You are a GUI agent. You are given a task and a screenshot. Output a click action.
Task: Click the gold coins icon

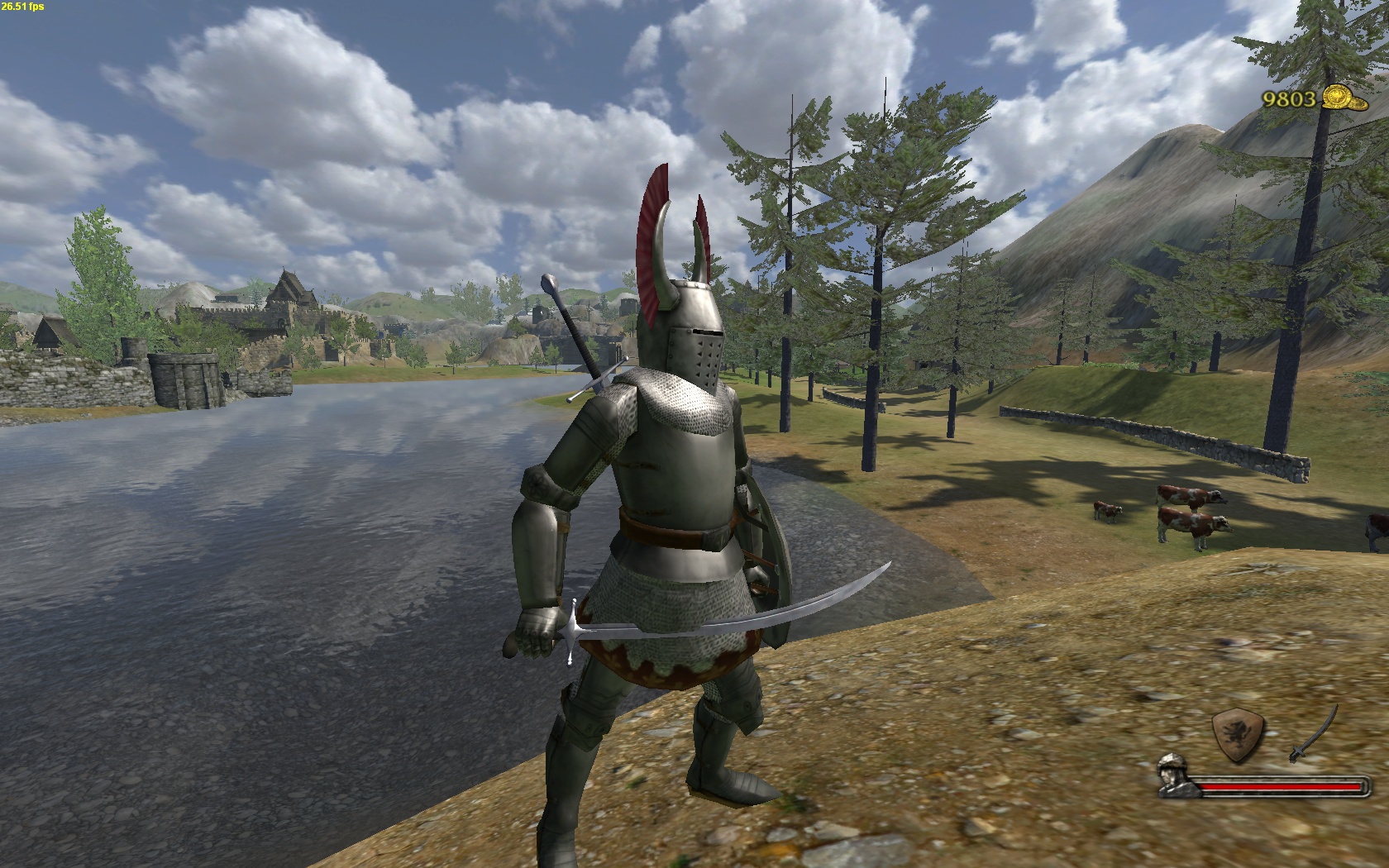1341,98
